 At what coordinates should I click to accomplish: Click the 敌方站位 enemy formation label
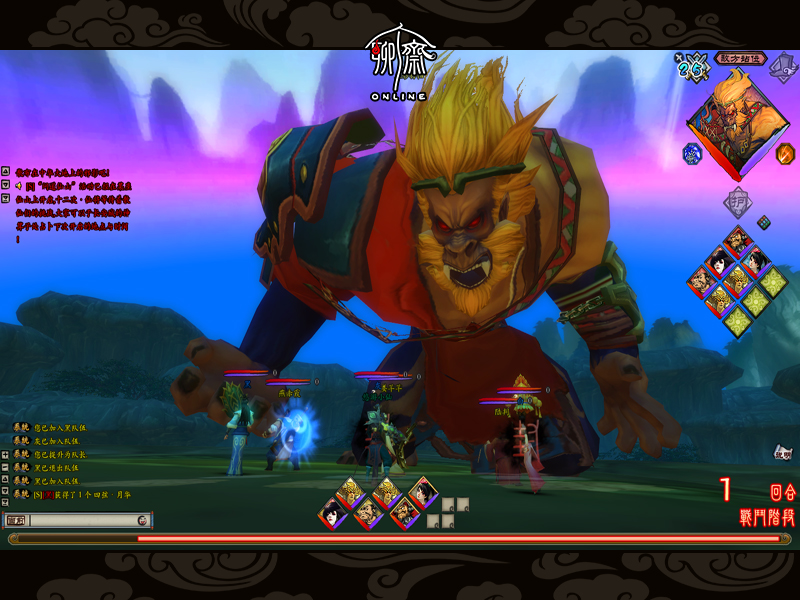[x=741, y=58]
